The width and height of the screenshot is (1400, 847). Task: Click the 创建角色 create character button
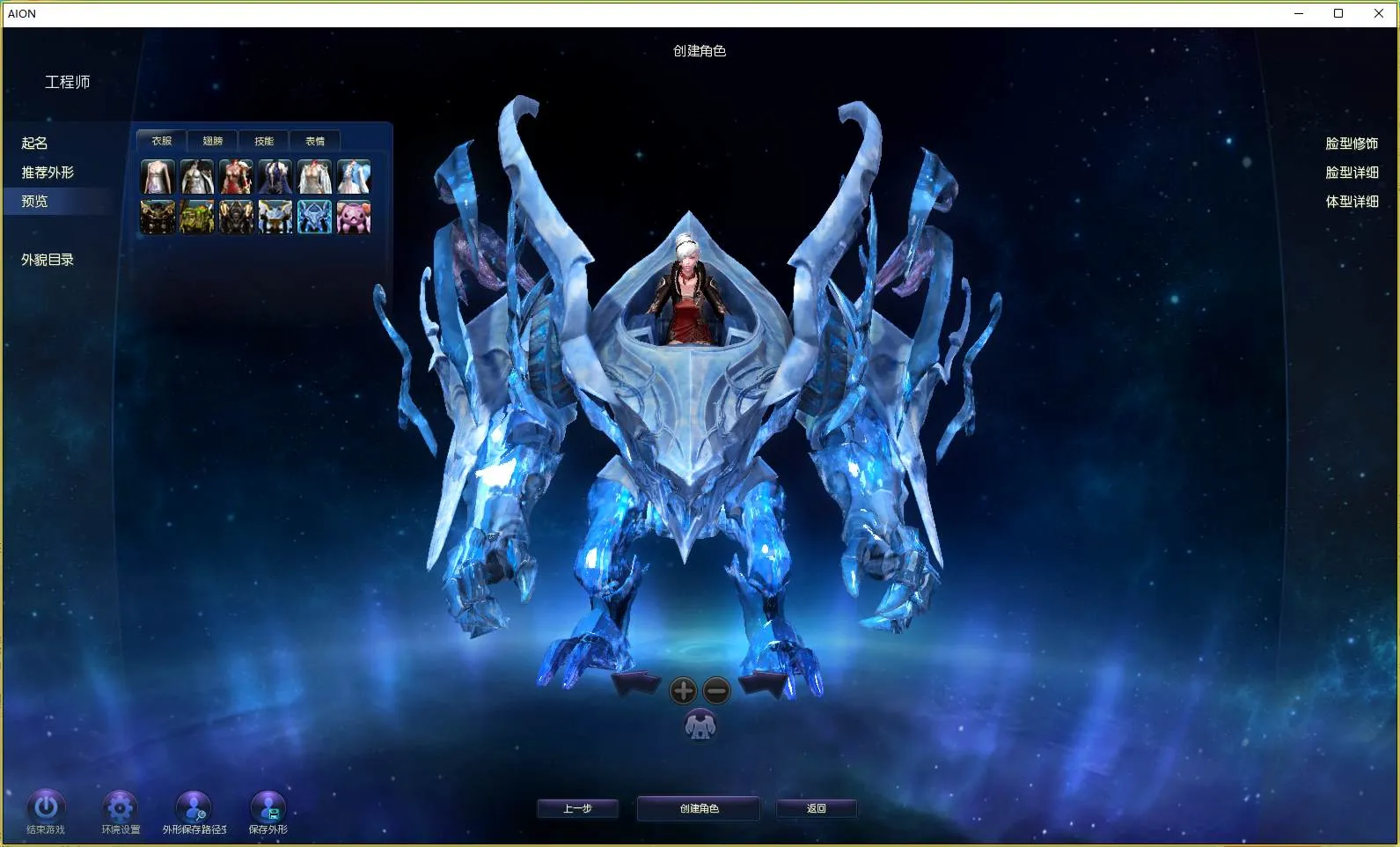(x=699, y=808)
